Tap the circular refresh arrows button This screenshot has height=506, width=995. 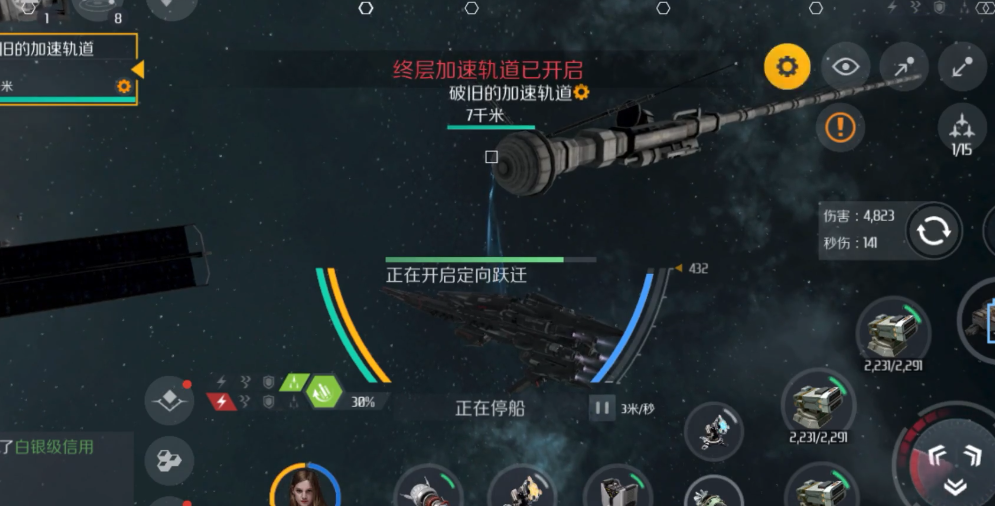[934, 231]
